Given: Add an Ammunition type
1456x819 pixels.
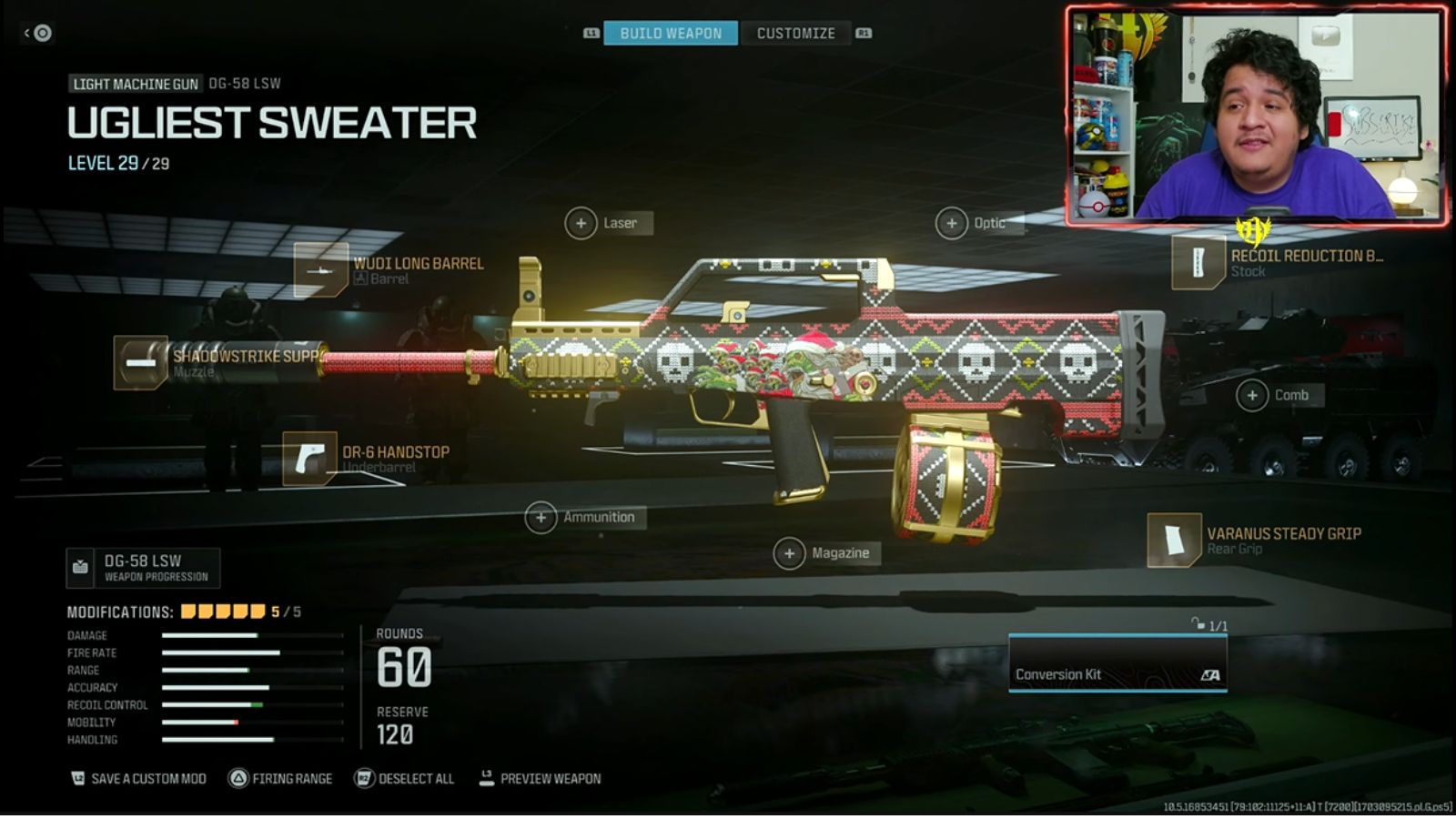Looking at the screenshot, I should click(x=543, y=516).
